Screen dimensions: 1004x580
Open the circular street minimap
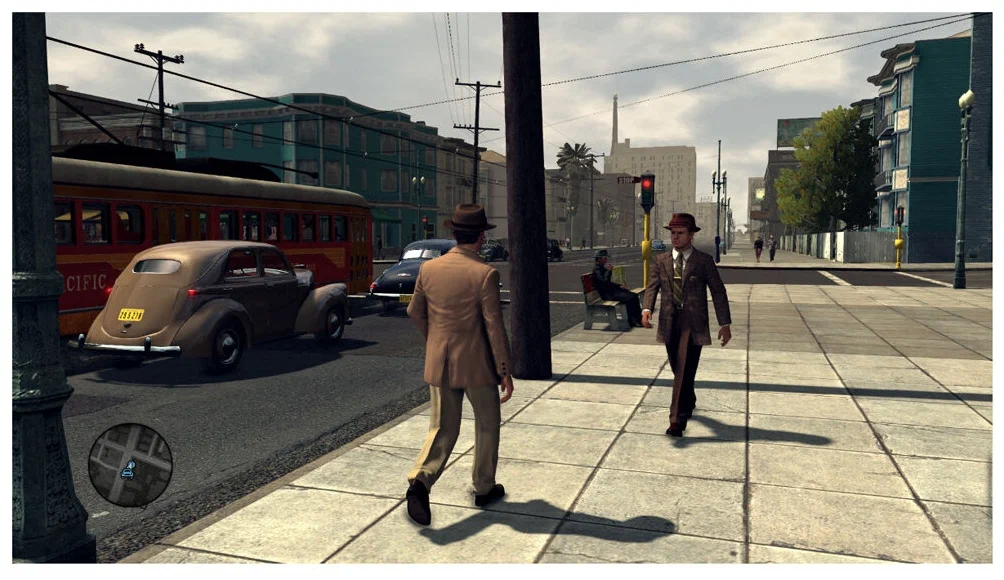click(130, 464)
